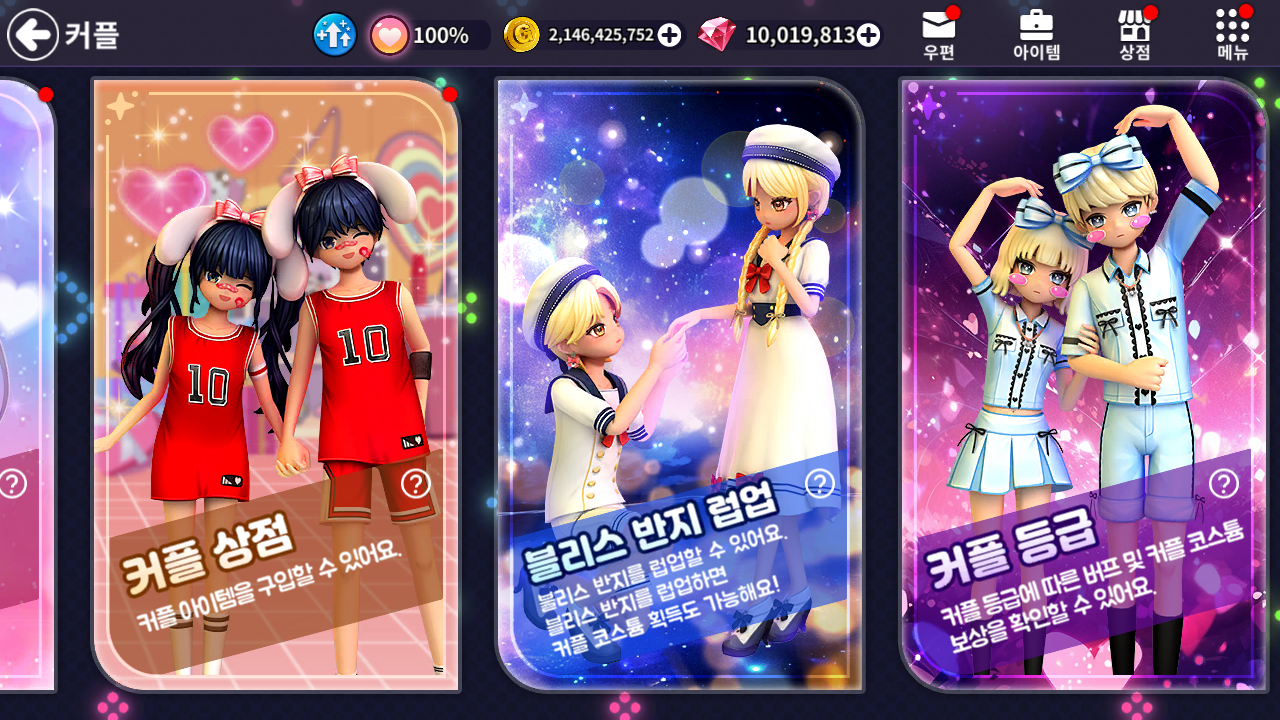Open the 아이템 inventory
Viewport: 1280px width, 720px height.
[1036, 35]
